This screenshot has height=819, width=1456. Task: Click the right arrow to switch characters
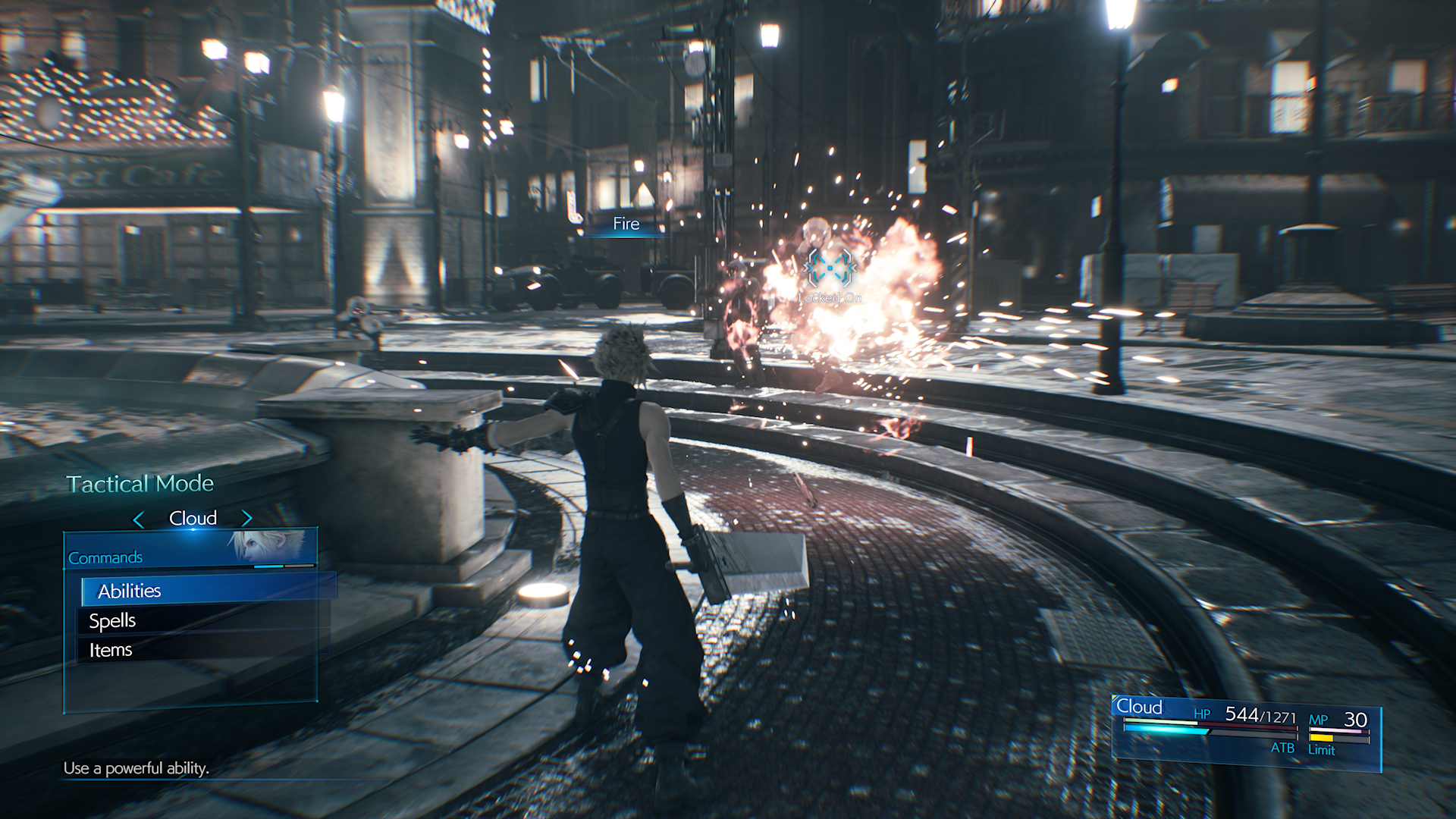click(x=246, y=518)
